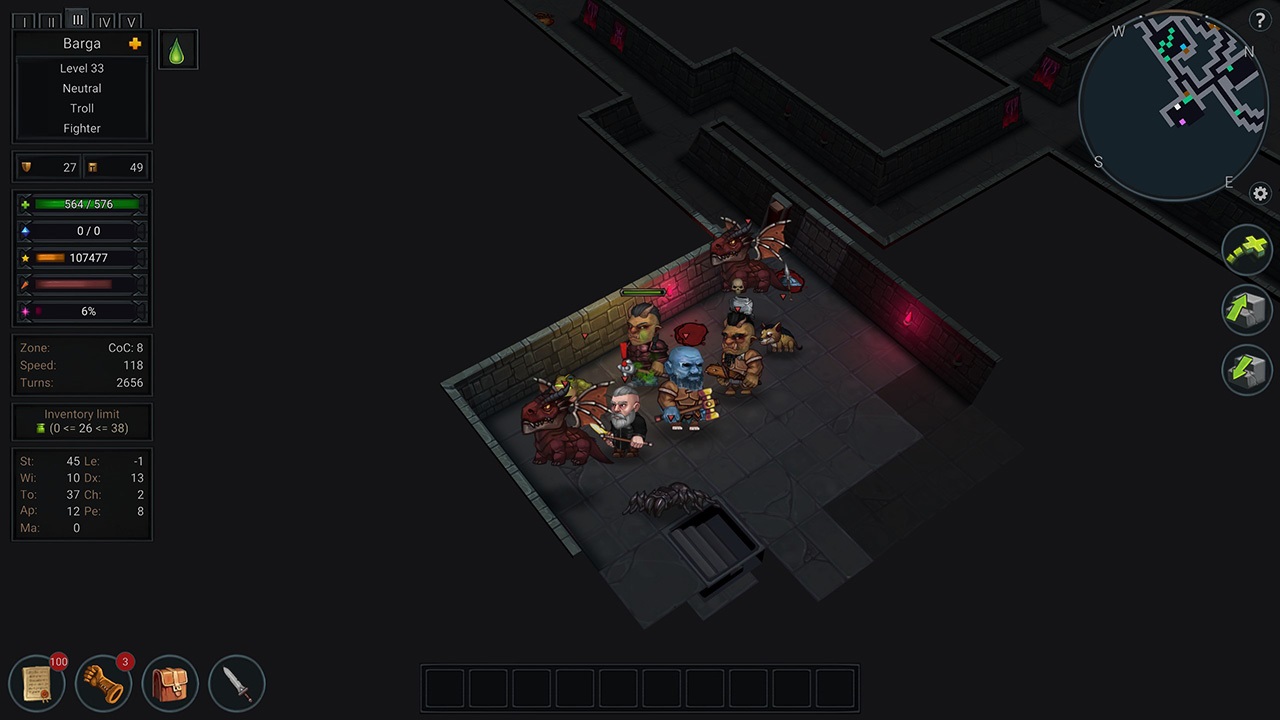Click the ascend stairs icon on the right

(1246, 310)
